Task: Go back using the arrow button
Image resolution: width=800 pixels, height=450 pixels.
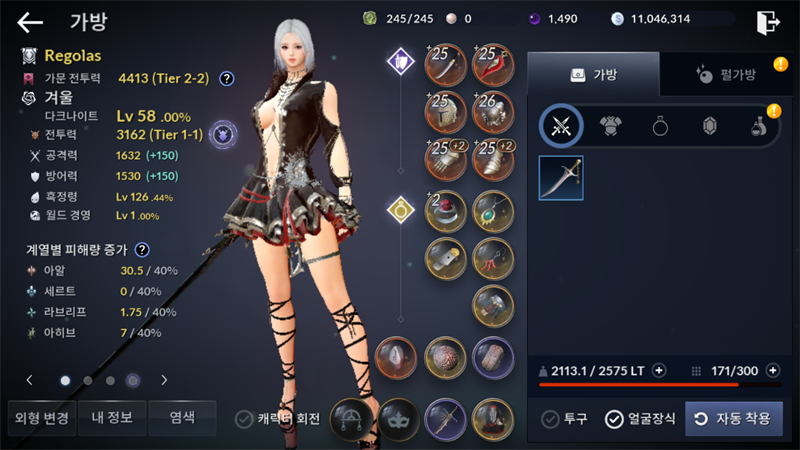Action: 31,22
